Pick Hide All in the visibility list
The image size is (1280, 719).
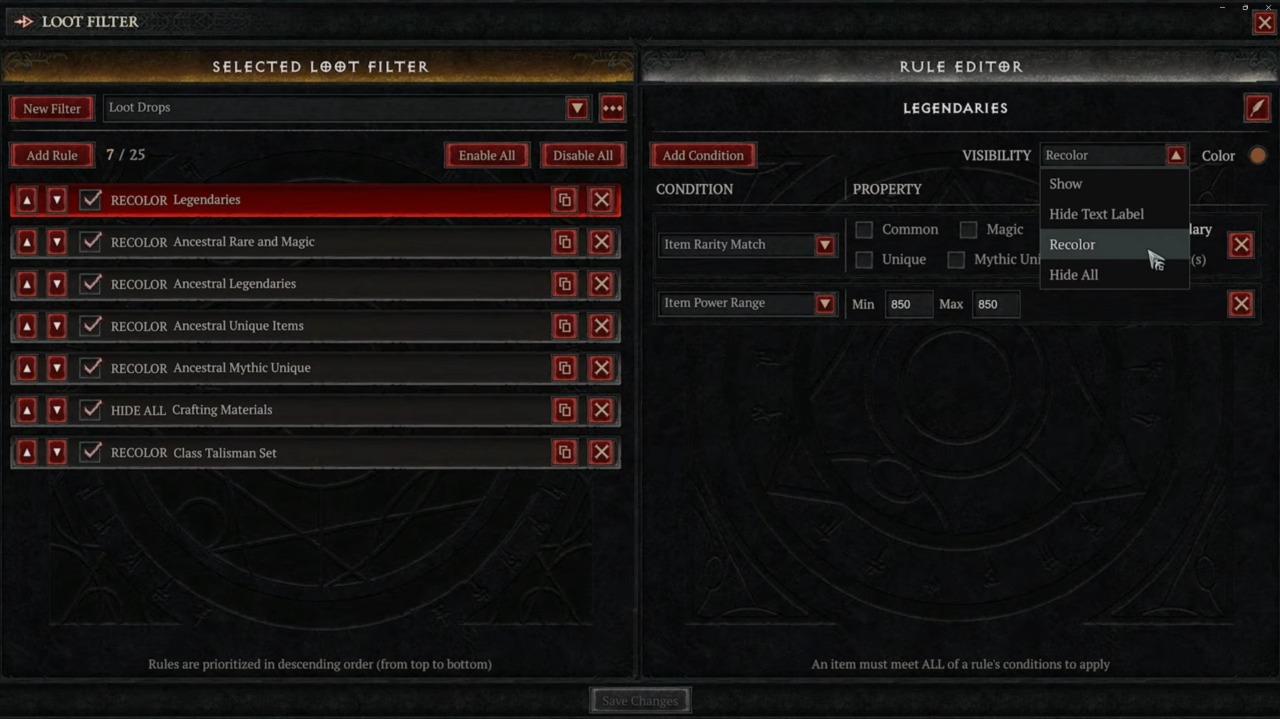coord(1073,275)
